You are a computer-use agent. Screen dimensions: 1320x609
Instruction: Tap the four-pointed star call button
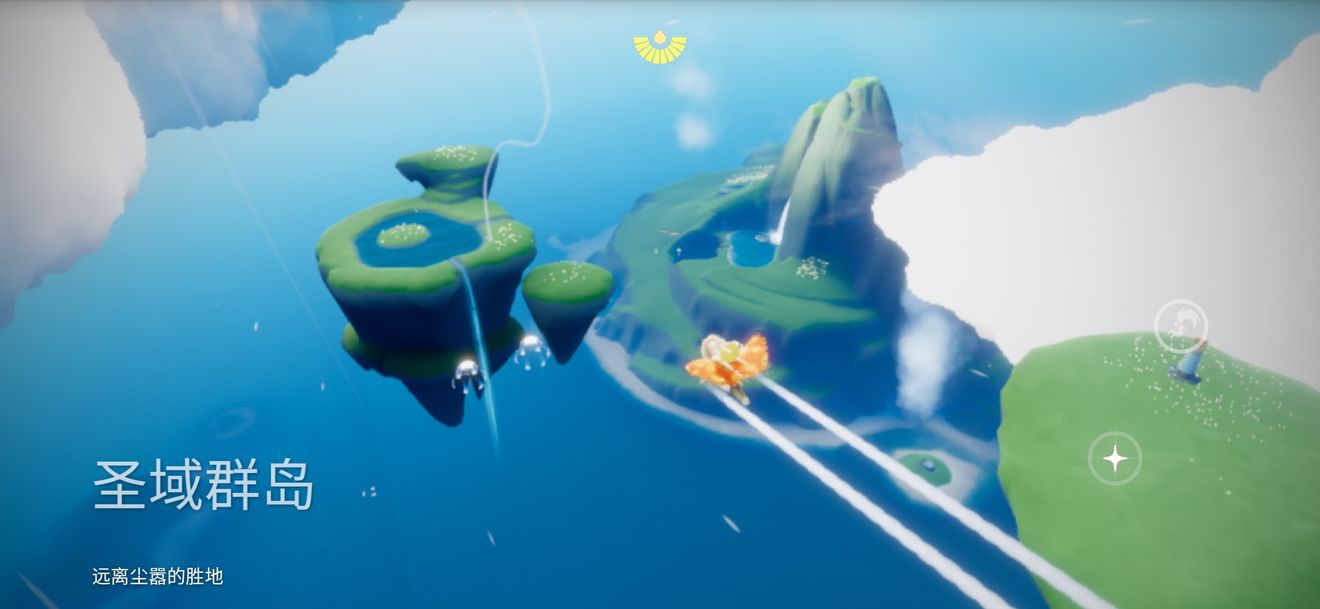coord(1115,459)
